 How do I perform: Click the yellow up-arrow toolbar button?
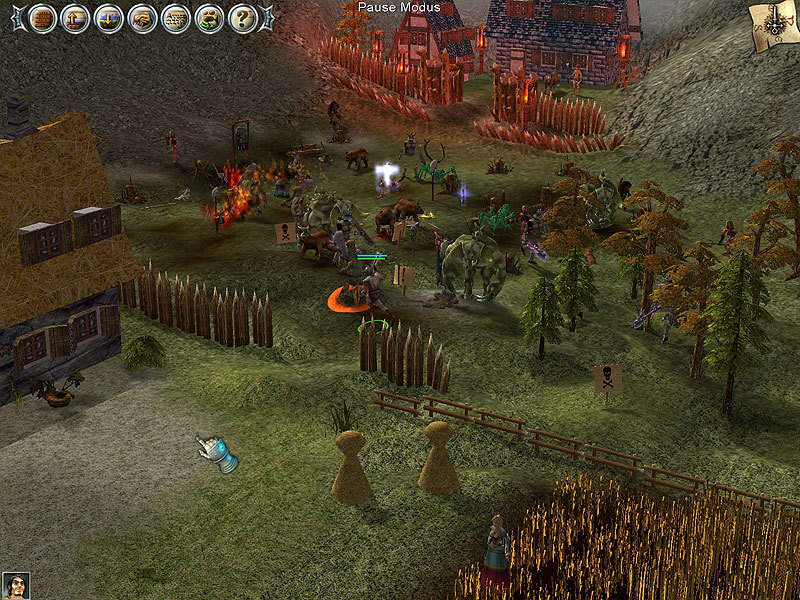[75, 18]
